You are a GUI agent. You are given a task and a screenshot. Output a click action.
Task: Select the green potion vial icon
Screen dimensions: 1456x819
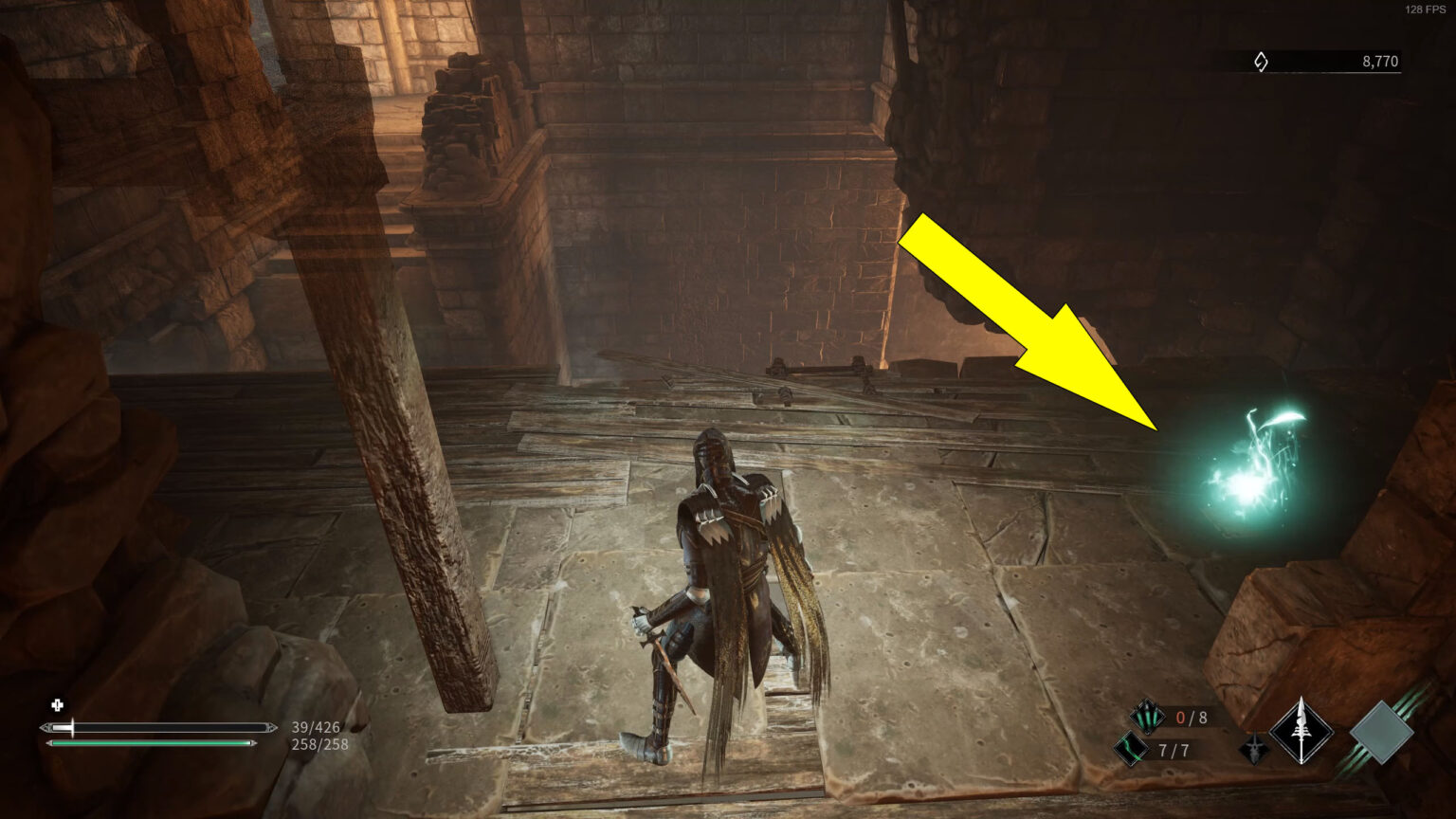click(x=1133, y=748)
